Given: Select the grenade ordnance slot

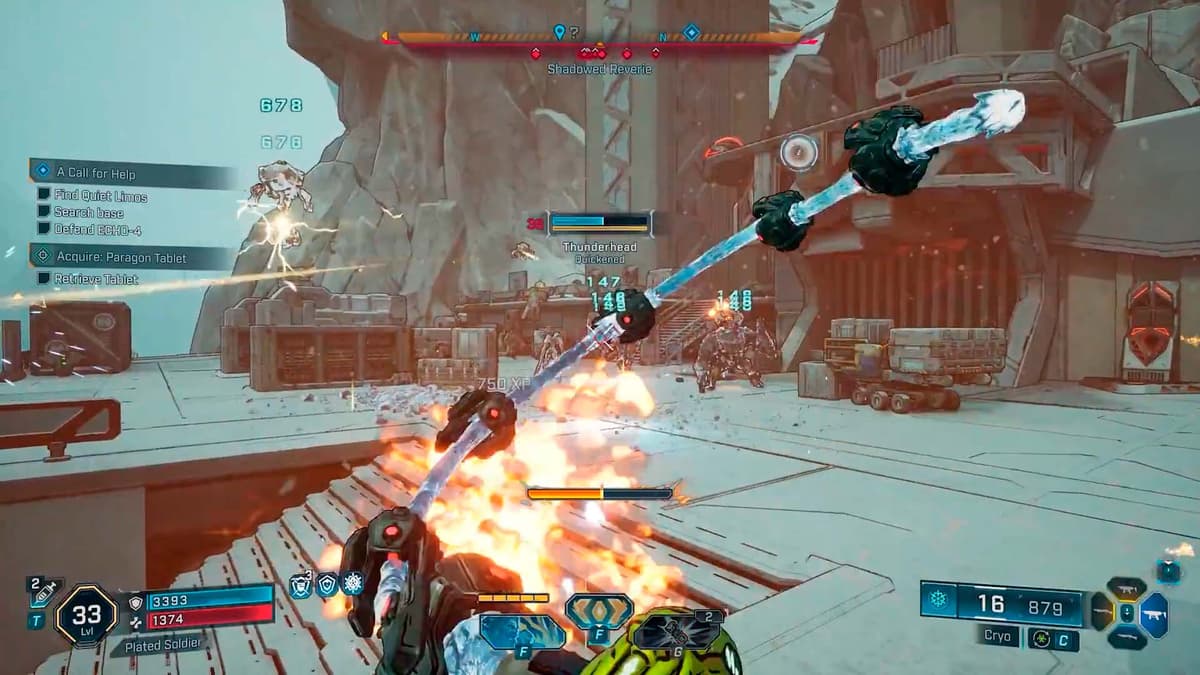Looking at the screenshot, I should tap(677, 632).
